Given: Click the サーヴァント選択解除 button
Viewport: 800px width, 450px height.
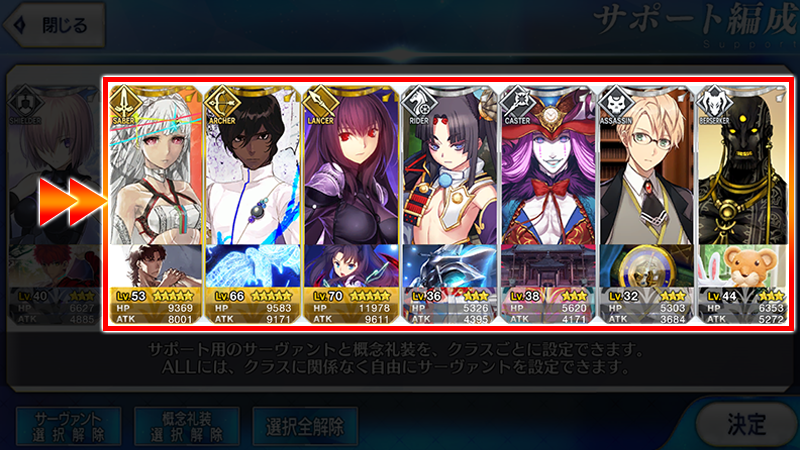Looking at the screenshot, I should 68,426.
